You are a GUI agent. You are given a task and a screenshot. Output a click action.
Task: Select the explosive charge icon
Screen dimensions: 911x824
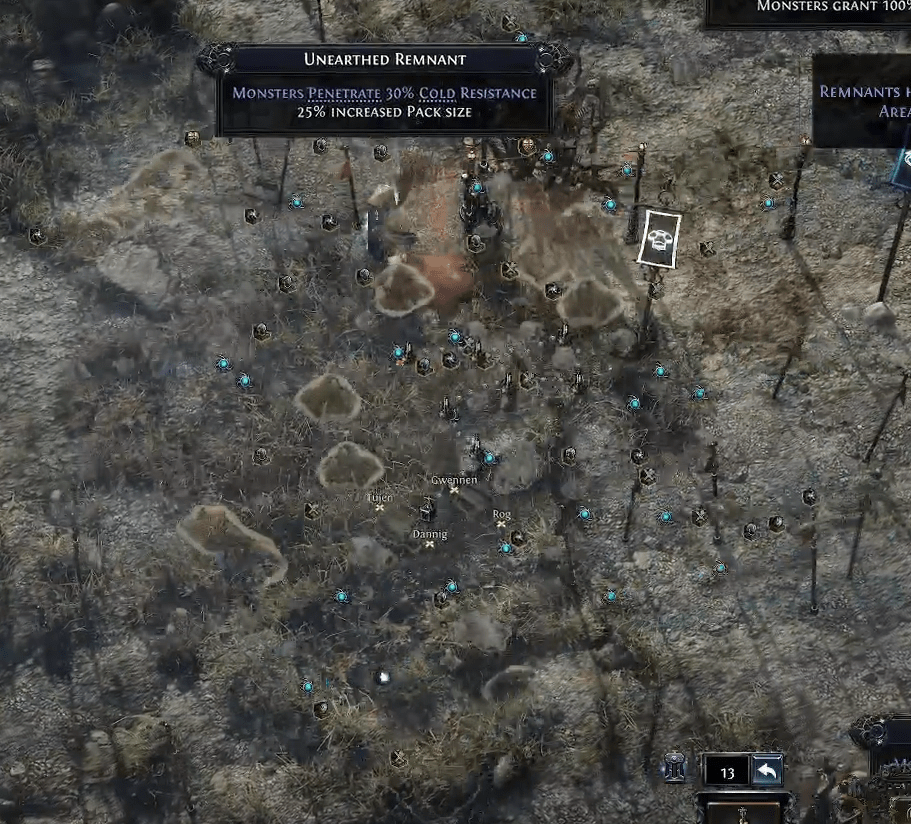pyautogui.click(x=676, y=770)
